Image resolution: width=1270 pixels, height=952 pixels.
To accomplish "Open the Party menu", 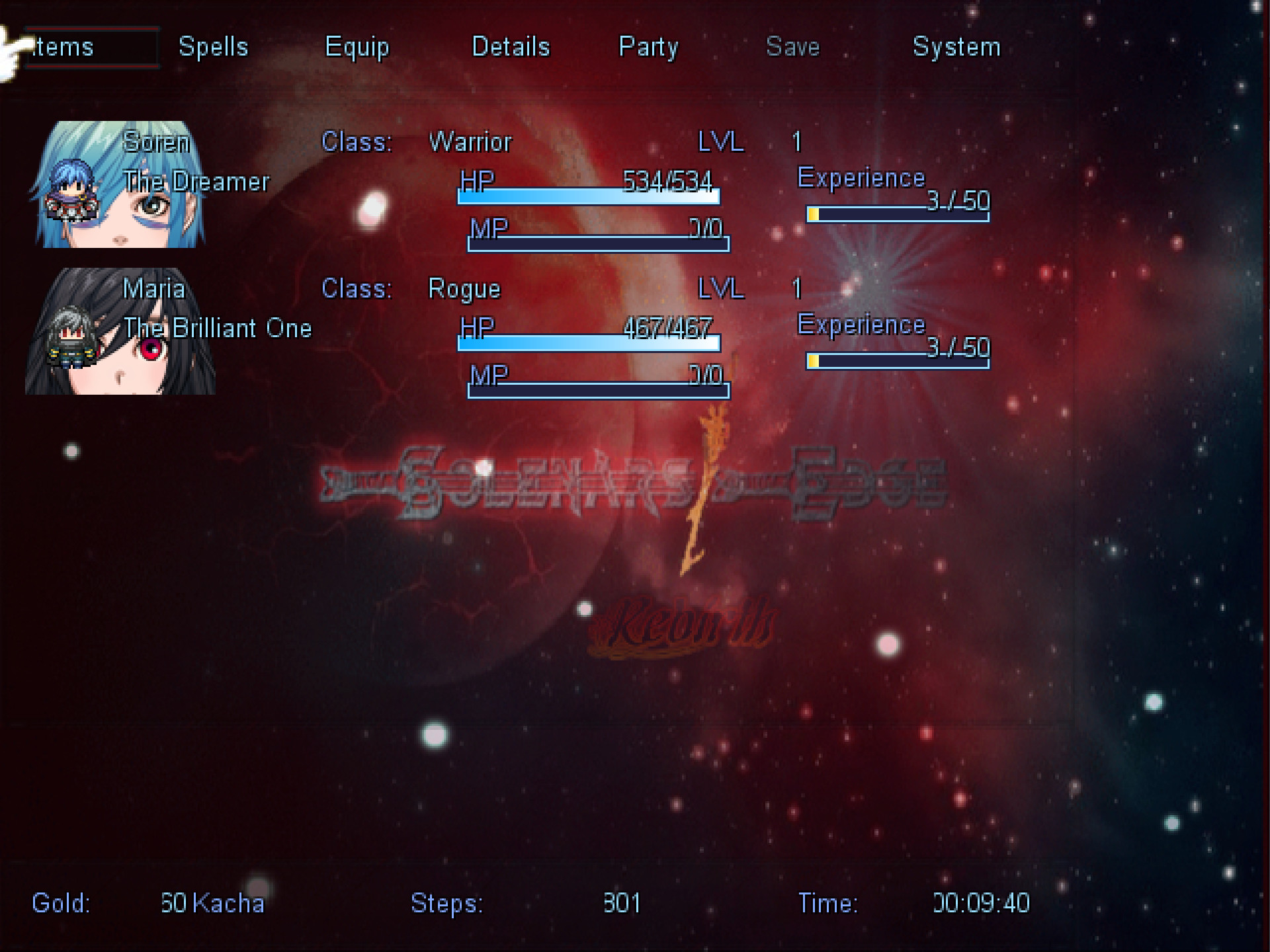I will (649, 46).
